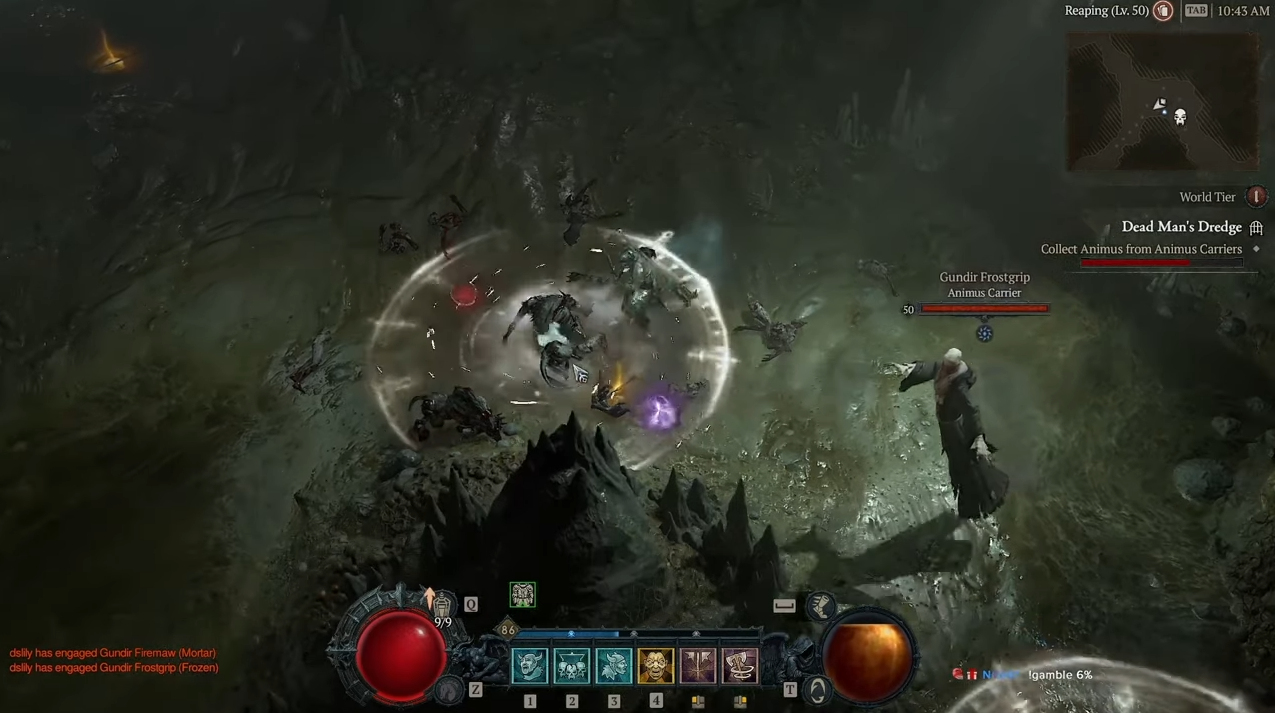Open the World Tier icon
Screen dimensions: 1275x713
coord(1256,197)
